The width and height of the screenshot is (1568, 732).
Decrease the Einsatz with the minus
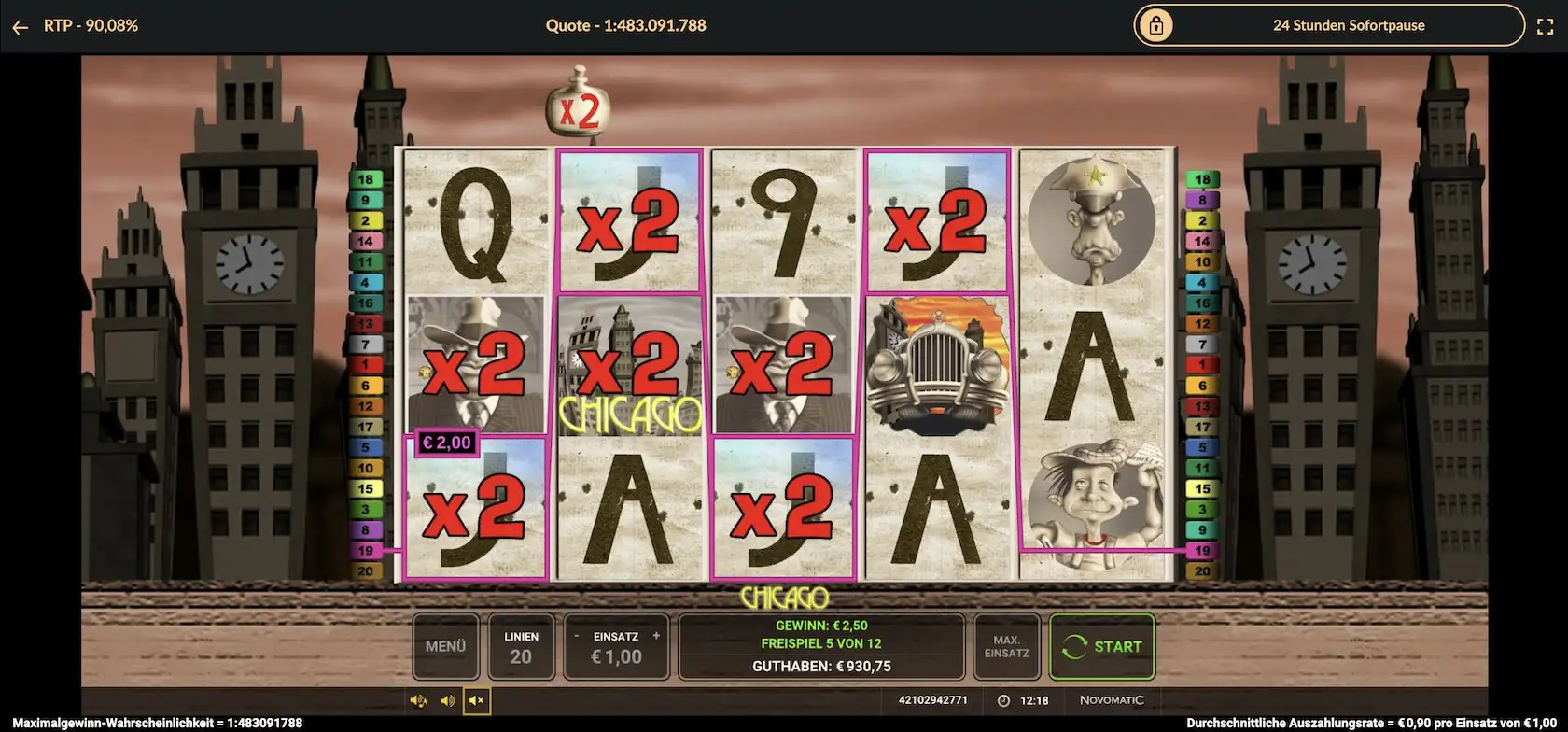[577, 636]
